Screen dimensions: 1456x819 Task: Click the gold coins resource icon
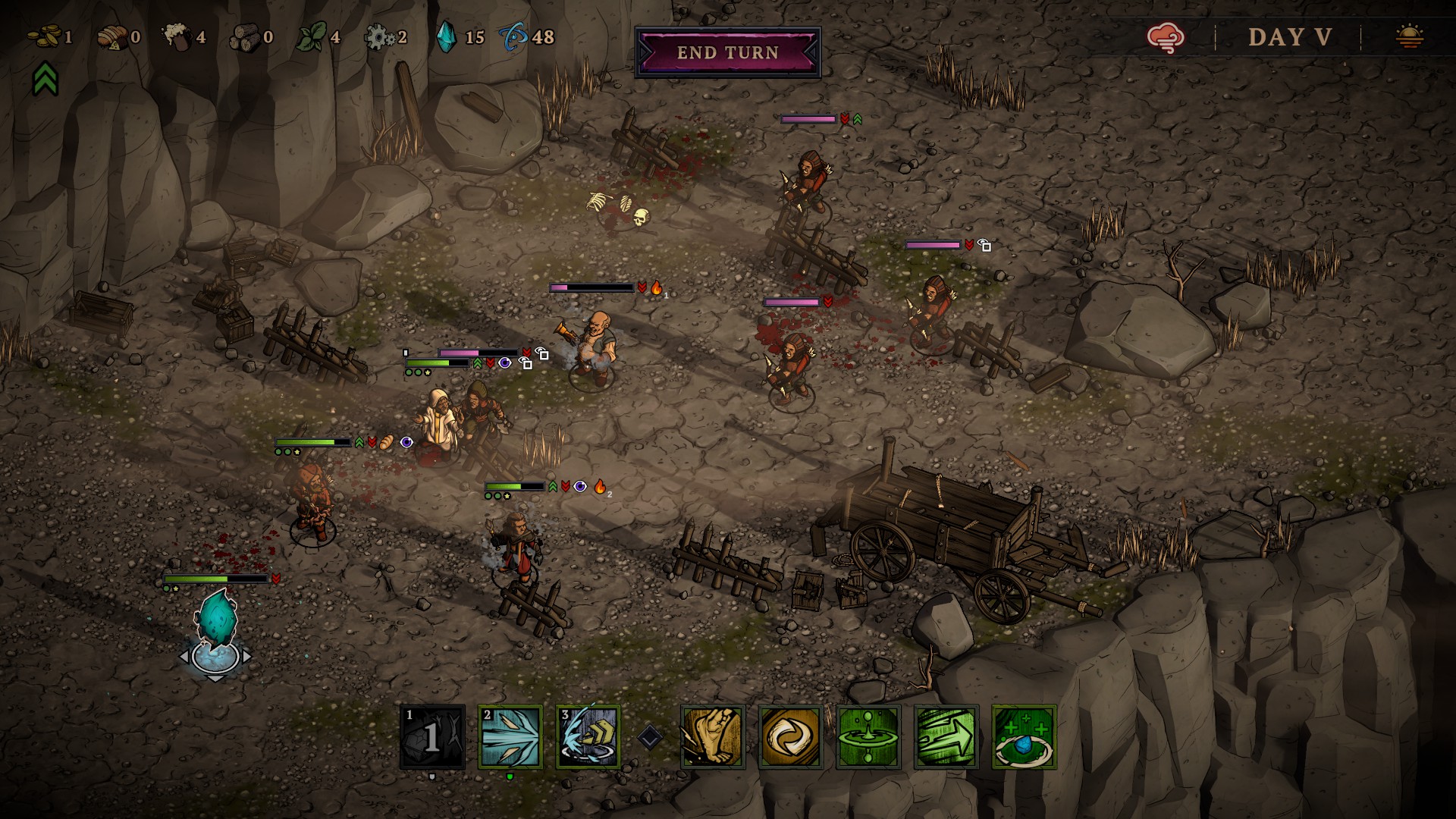point(45,36)
